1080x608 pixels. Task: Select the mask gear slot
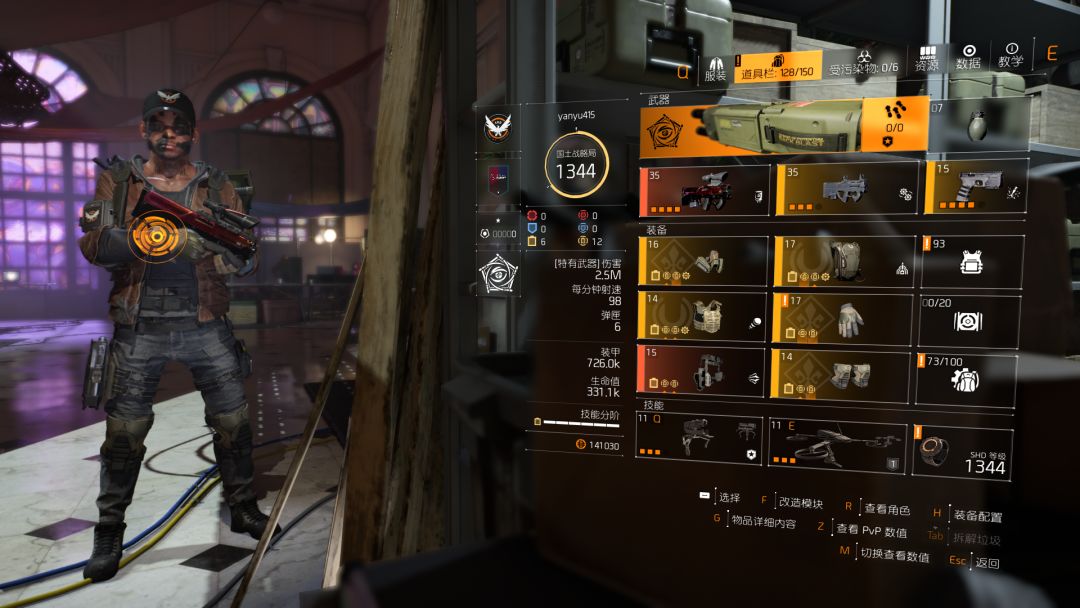[x=704, y=262]
